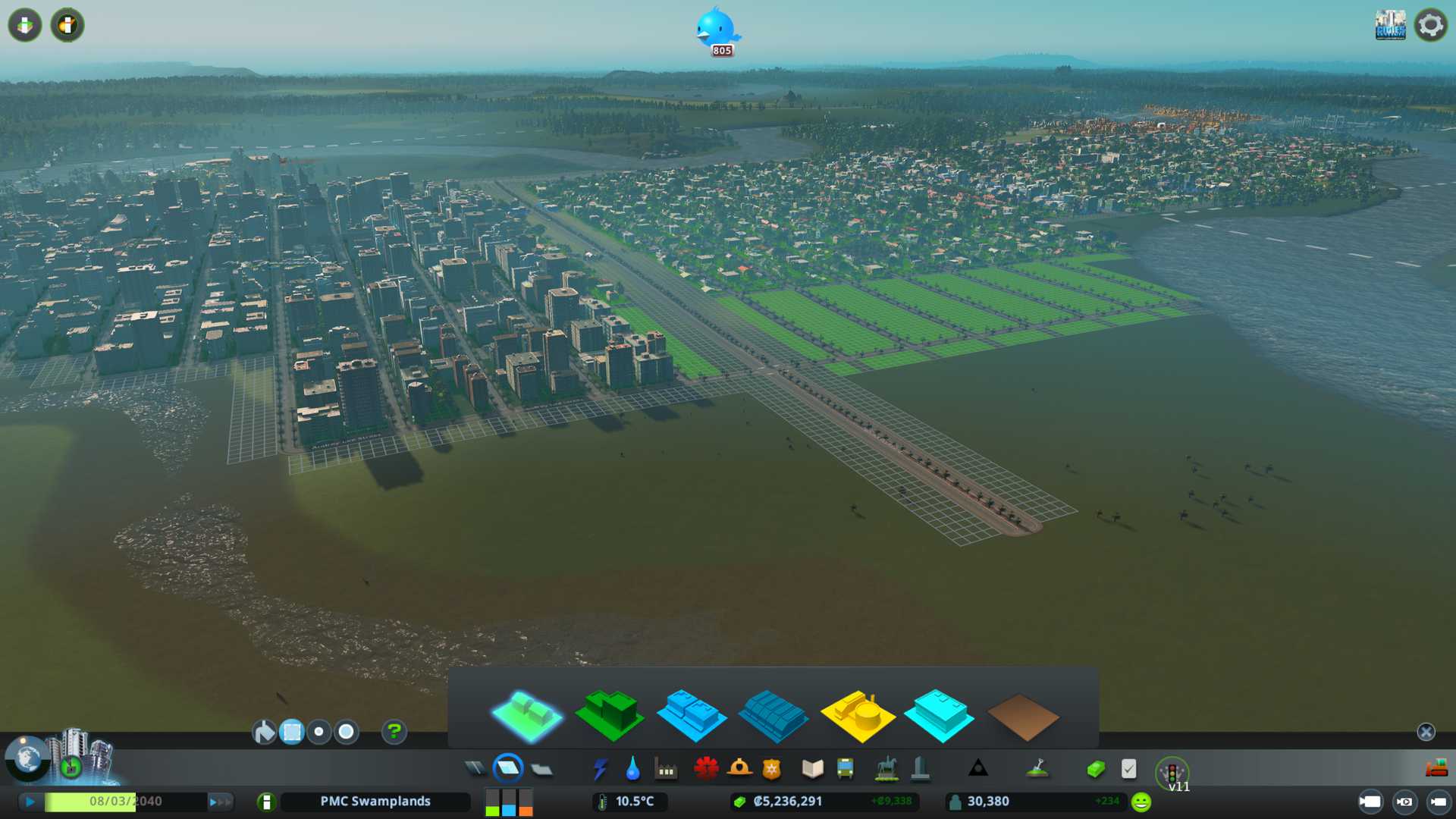This screenshot has width=1456, height=819.
Task: Open the Public Transport bus menu
Action: (846, 769)
